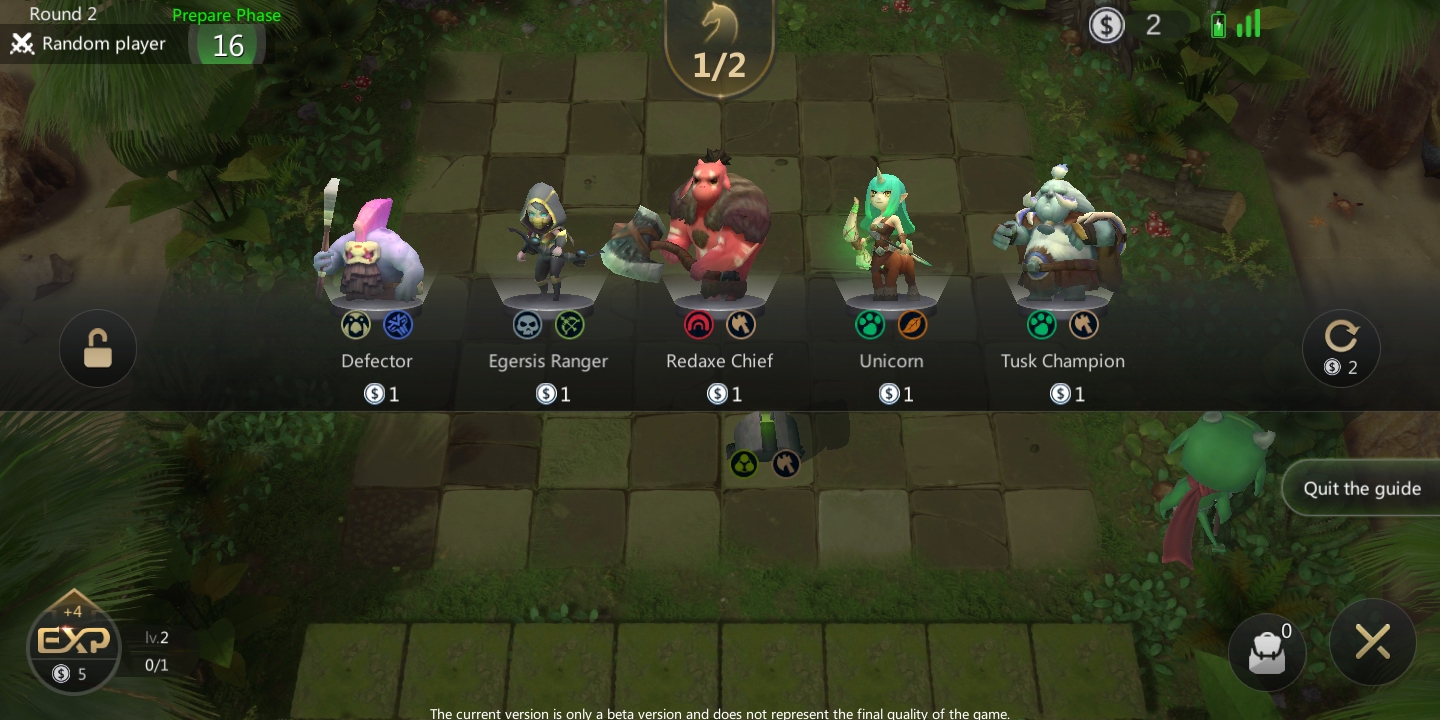This screenshot has height=720, width=1440.
Task: Lock the shop to keep current heroes
Action: 97,348
